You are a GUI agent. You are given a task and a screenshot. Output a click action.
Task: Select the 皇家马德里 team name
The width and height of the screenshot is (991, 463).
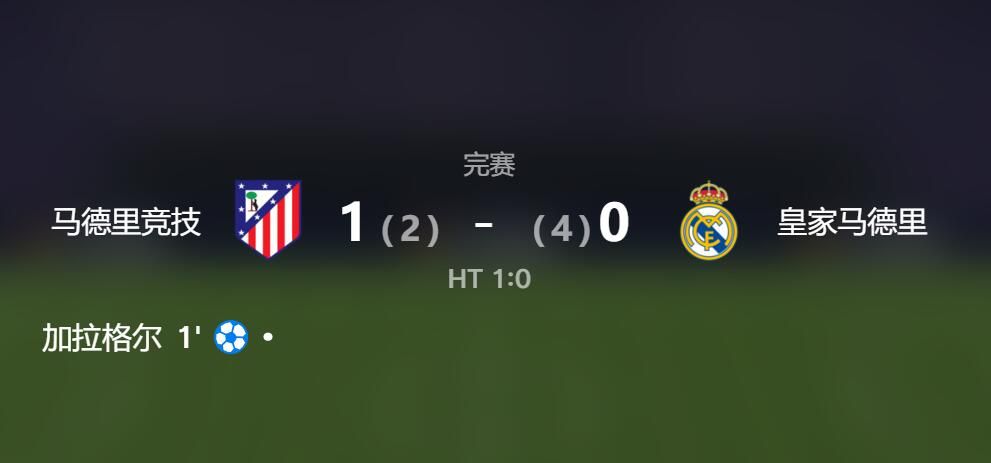click(852, 222)
